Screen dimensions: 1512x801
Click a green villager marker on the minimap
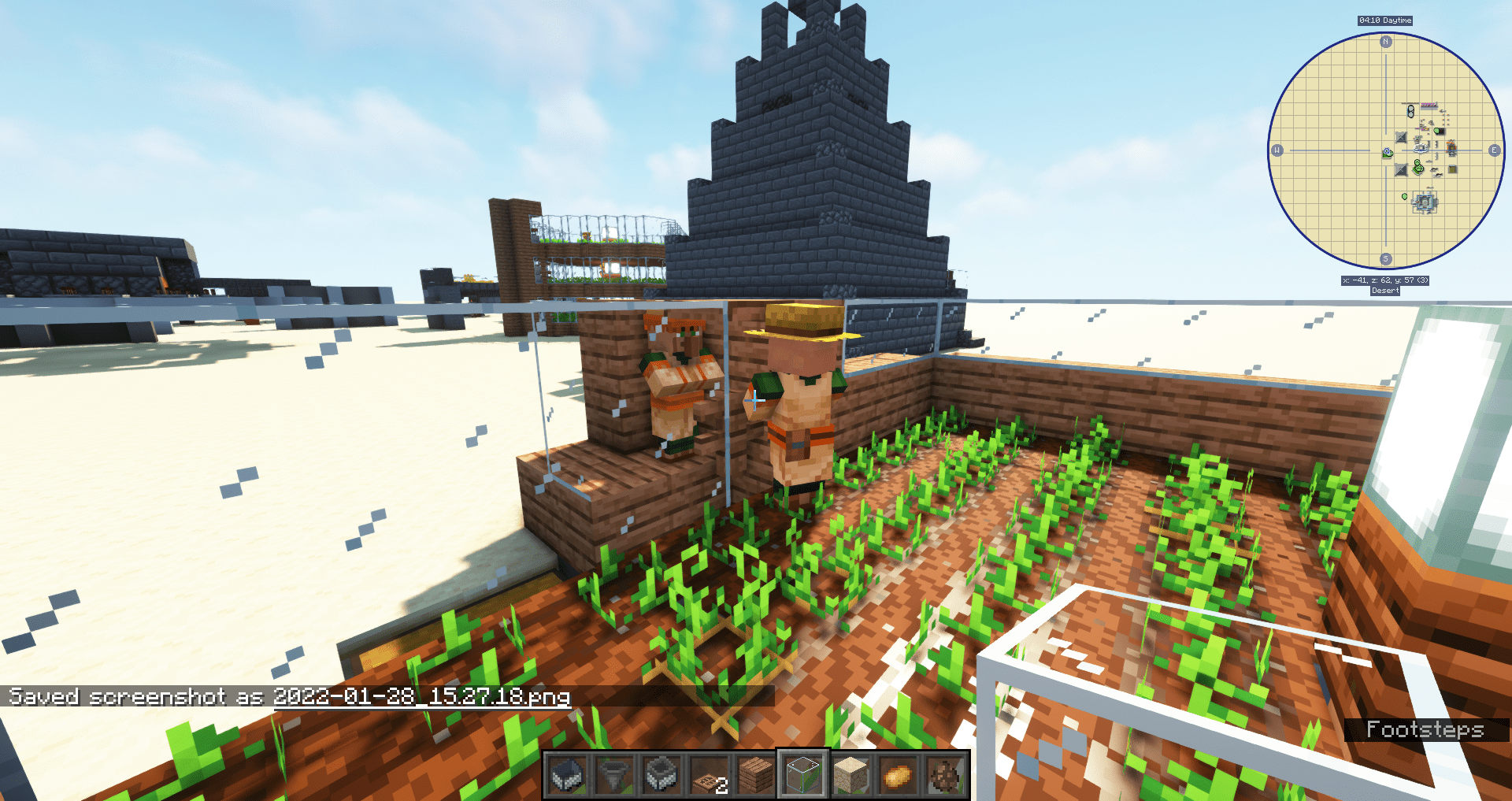[1417, 167]
